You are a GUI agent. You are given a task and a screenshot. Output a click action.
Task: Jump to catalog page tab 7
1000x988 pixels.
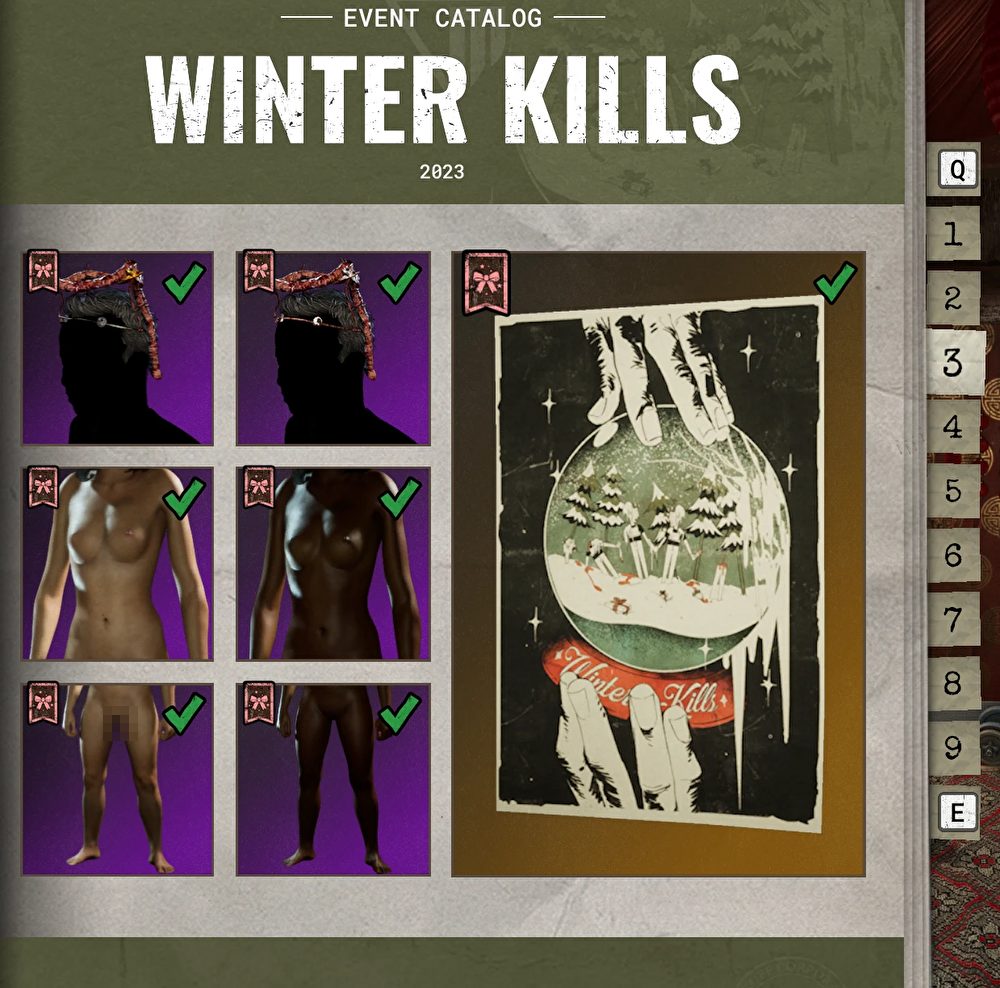(953, 619)
